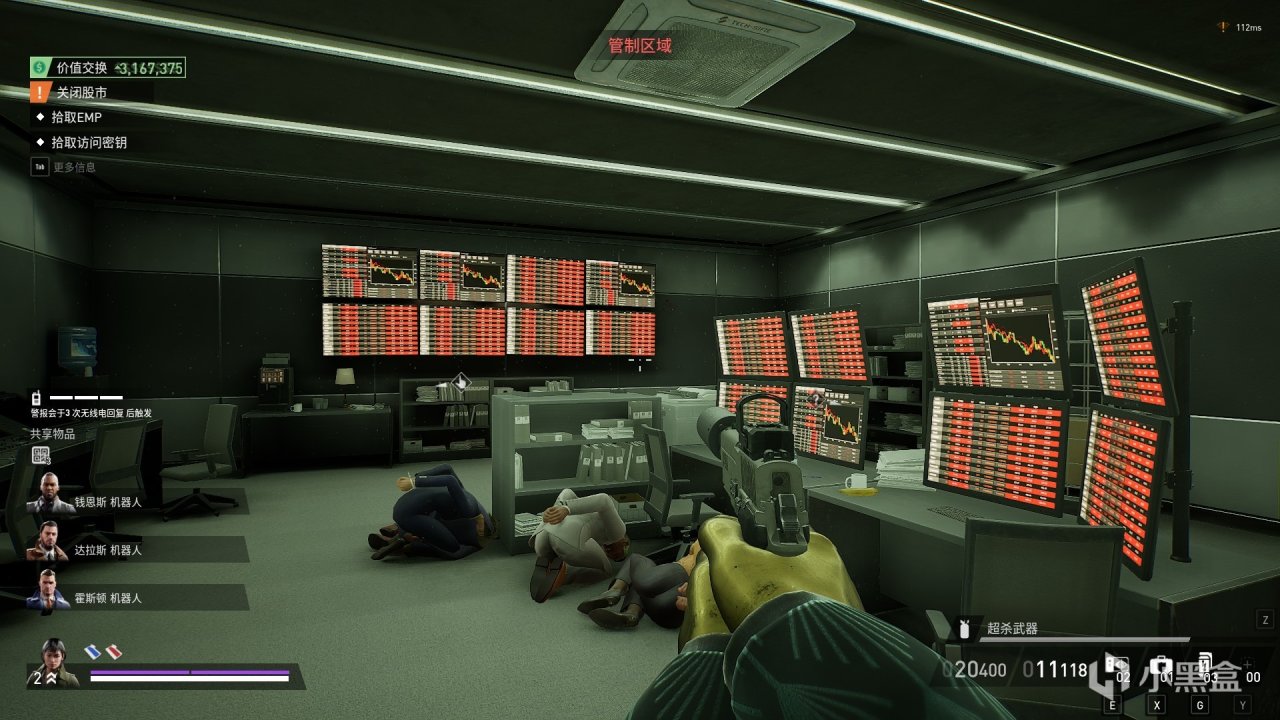The height and width of the screenshot is (720, 1280).
Task: Click the 拾取EMP objective entry
Action: tap(76, 118)
